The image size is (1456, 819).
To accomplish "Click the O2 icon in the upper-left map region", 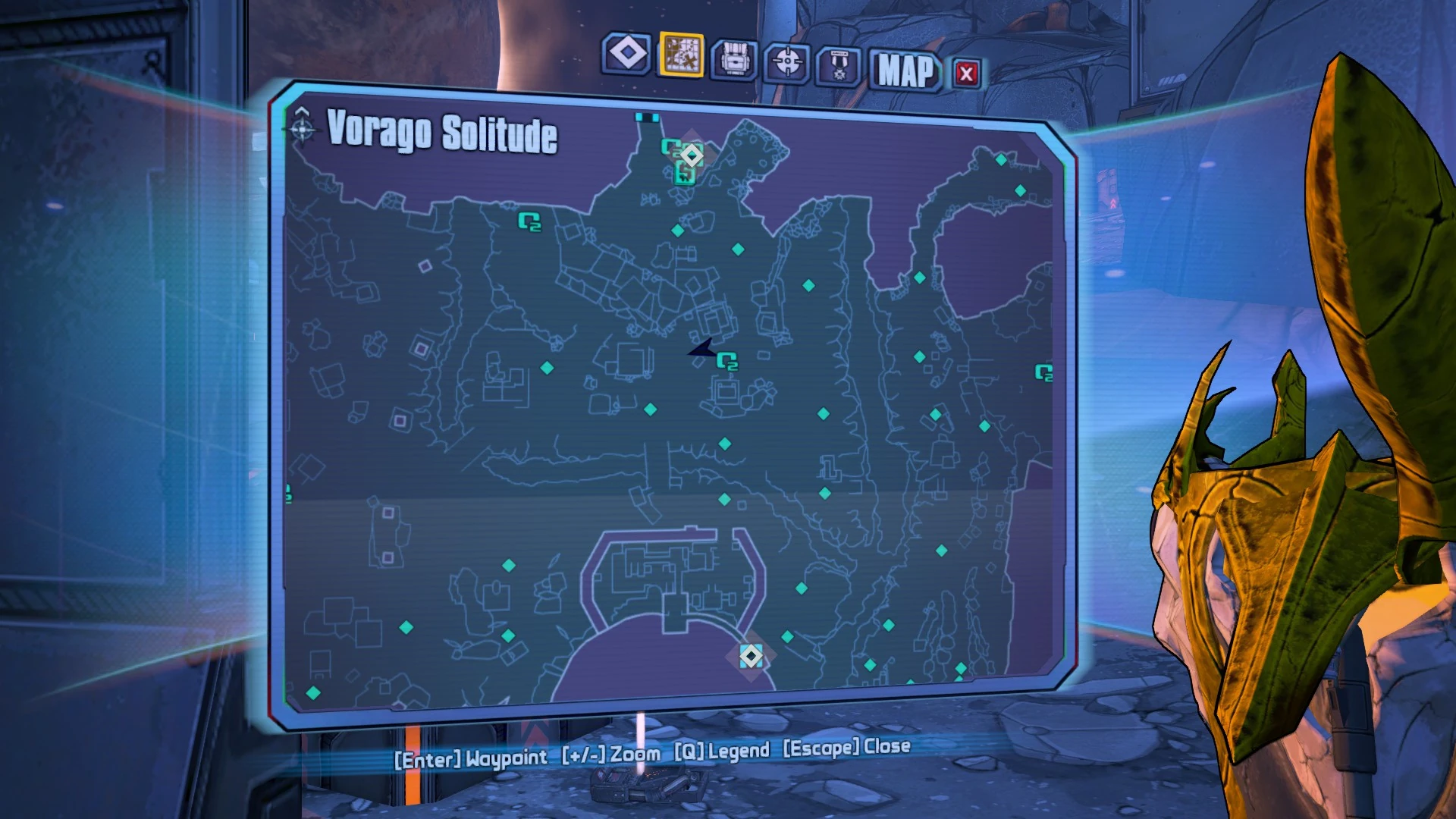I will 530,224.
